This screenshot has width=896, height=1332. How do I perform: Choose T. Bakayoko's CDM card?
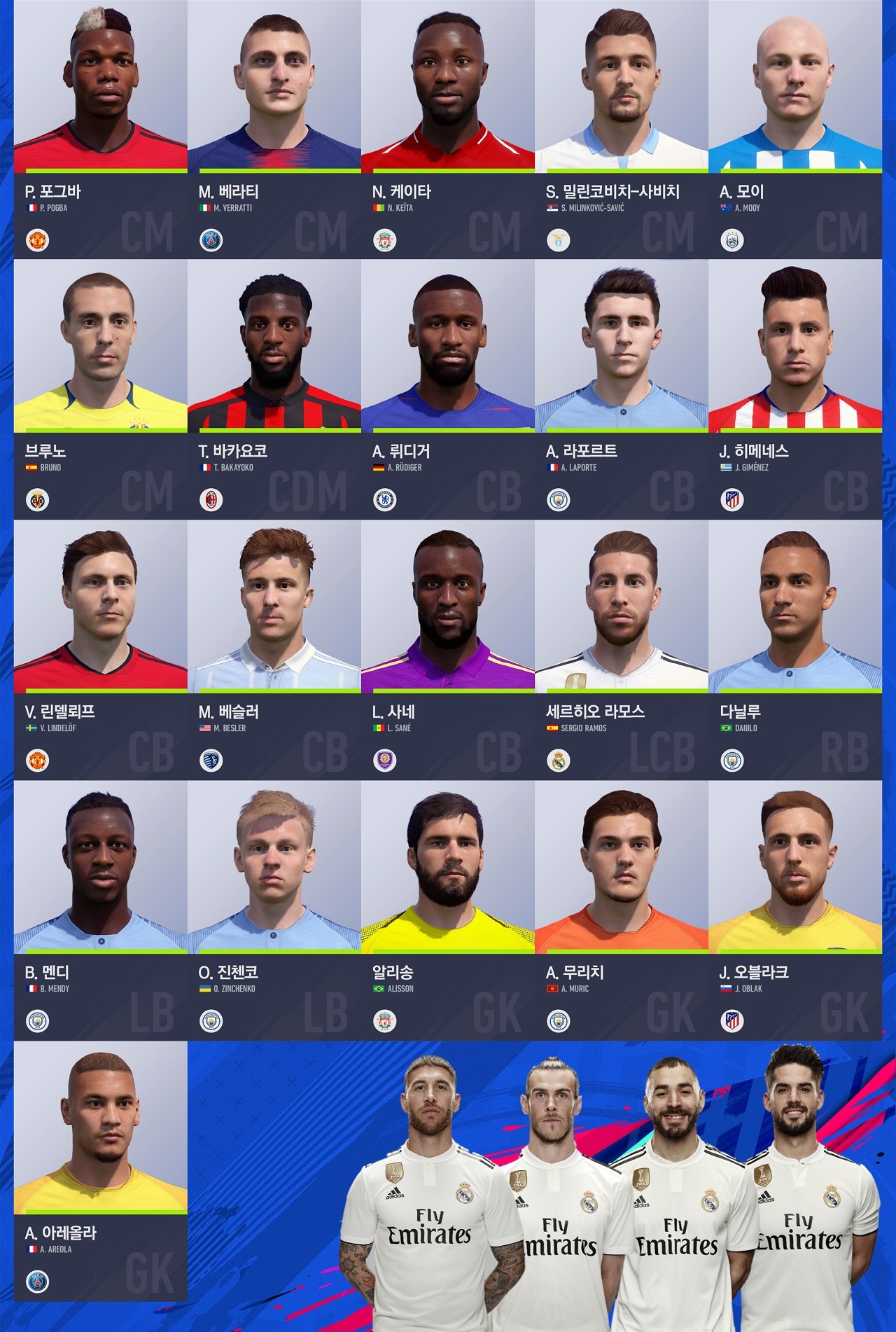[274, 389]
